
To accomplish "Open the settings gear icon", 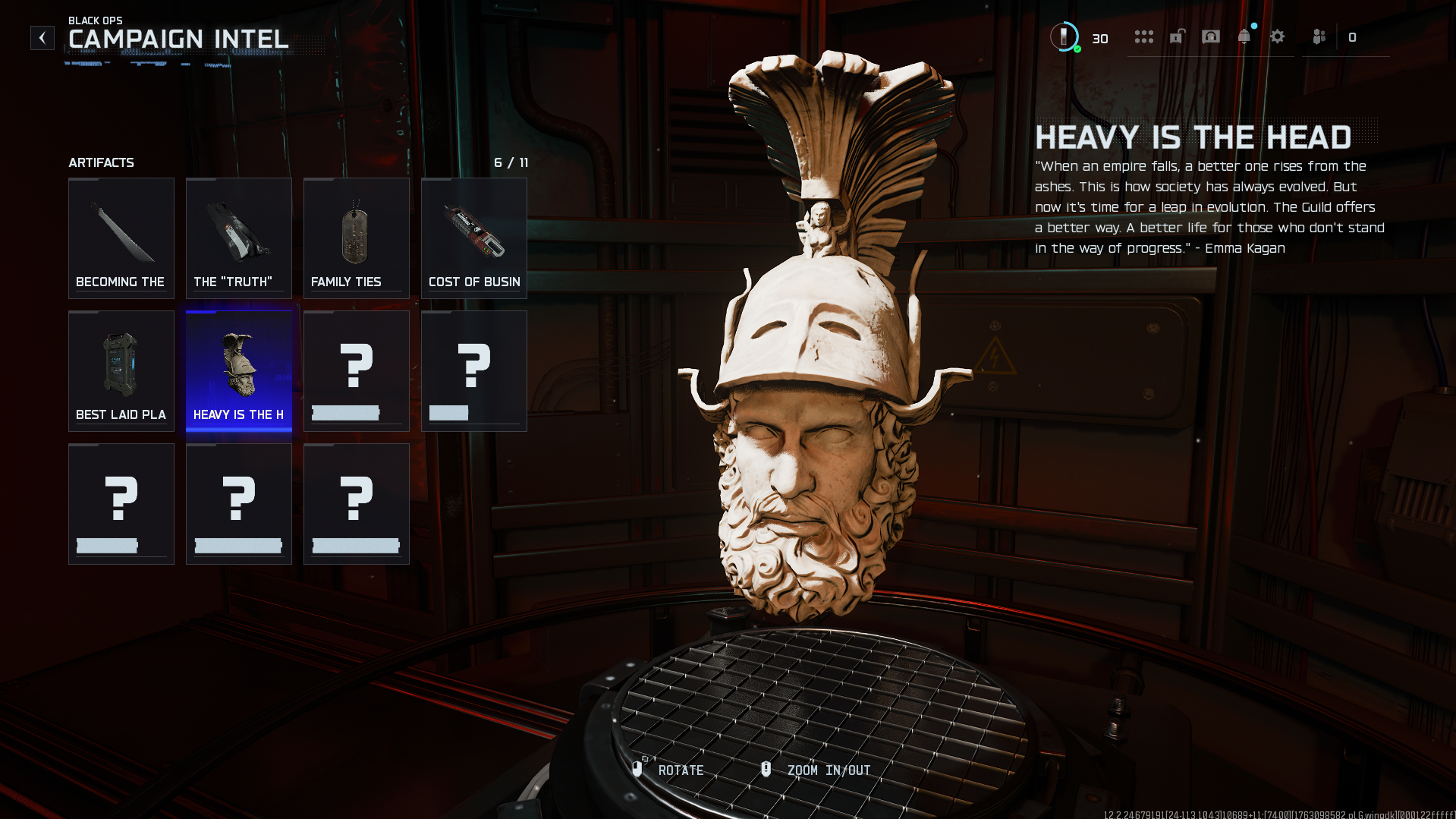I will (1278, 37).
